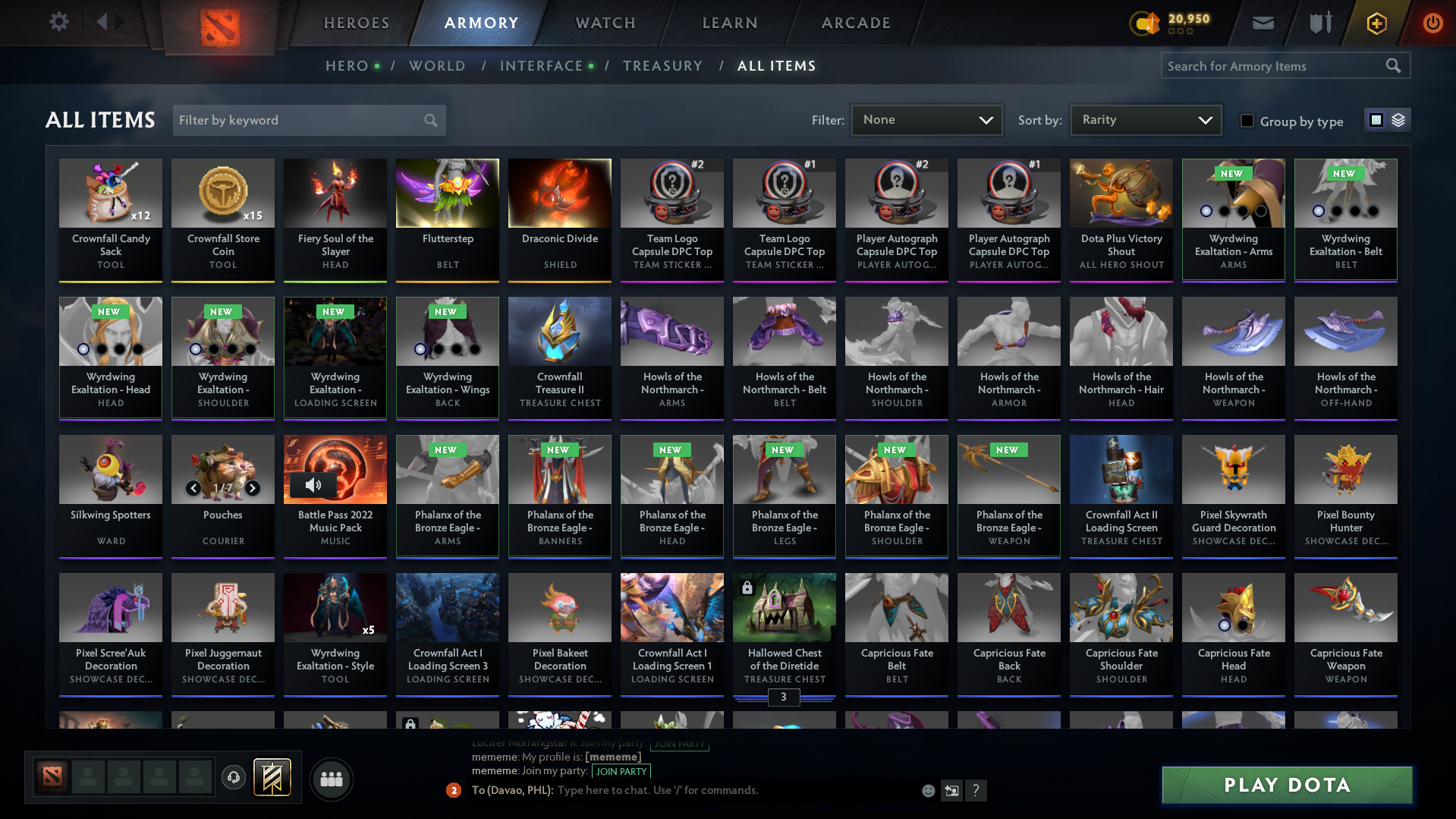Viewport: 1456px width, 819px height.
Task: Unmute the Battle Pass 2022 Music Pack preview
Action: pos(314,485)
